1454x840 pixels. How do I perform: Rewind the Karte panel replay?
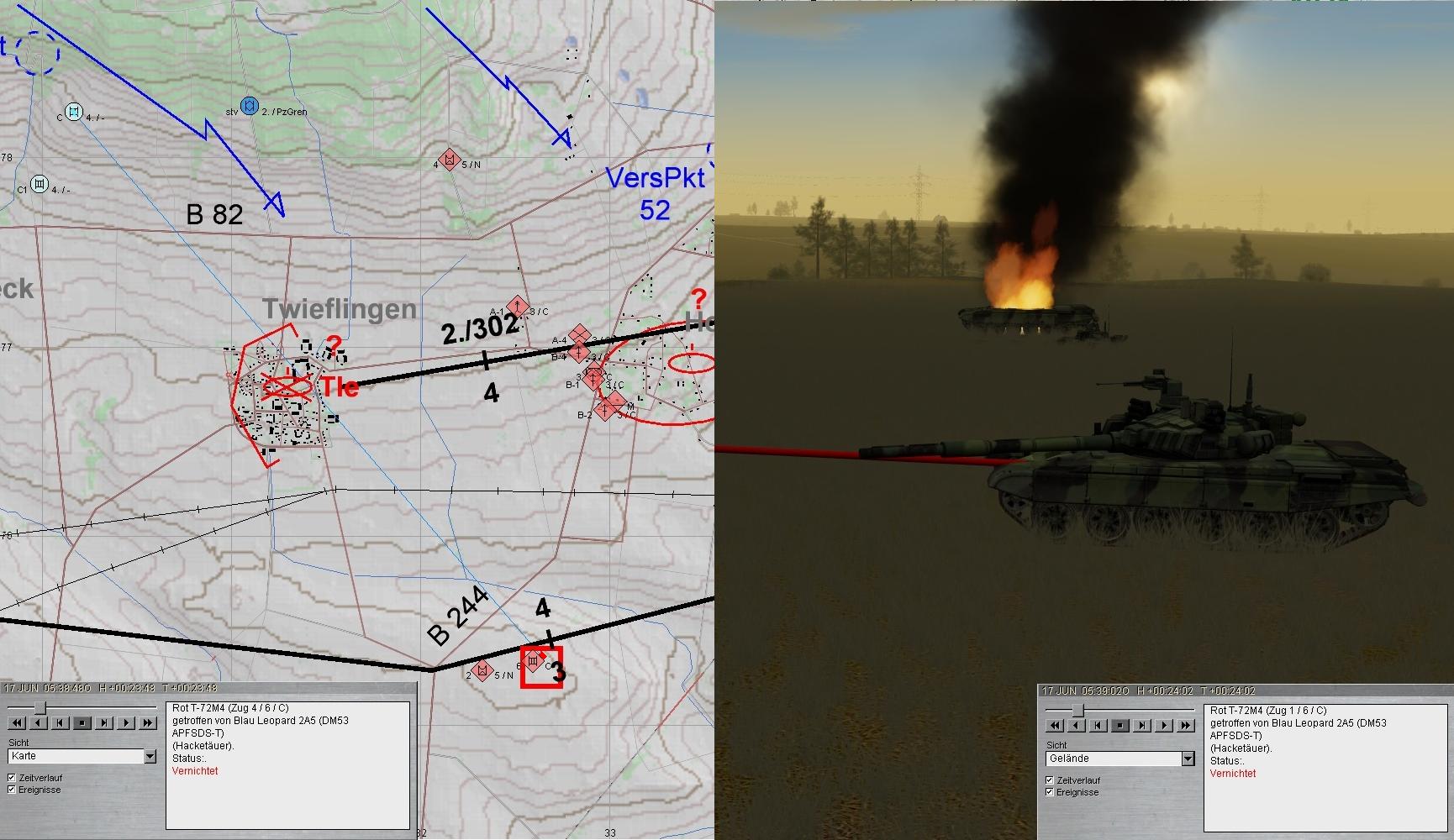pos(16,723)
